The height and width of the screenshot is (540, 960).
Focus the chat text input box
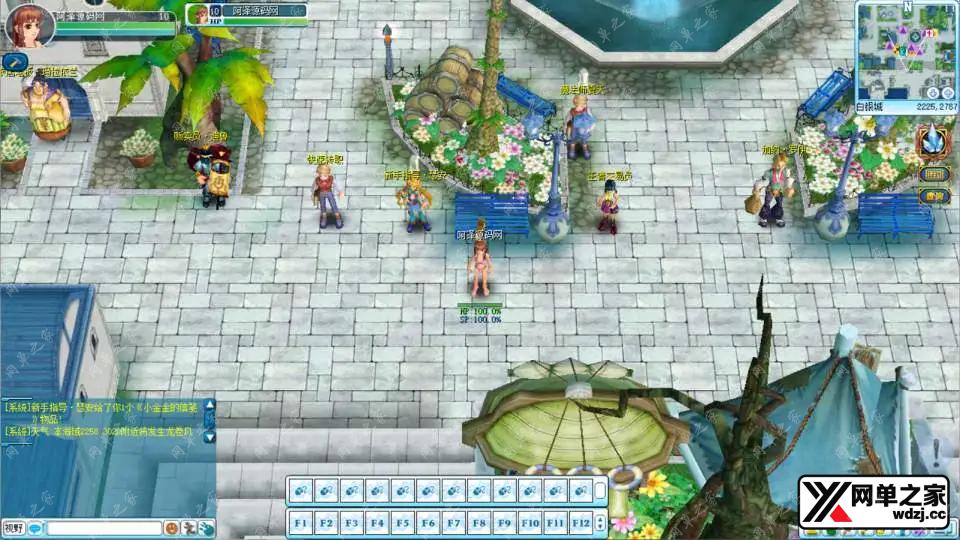pyautogui.click(x=103, y=528)
